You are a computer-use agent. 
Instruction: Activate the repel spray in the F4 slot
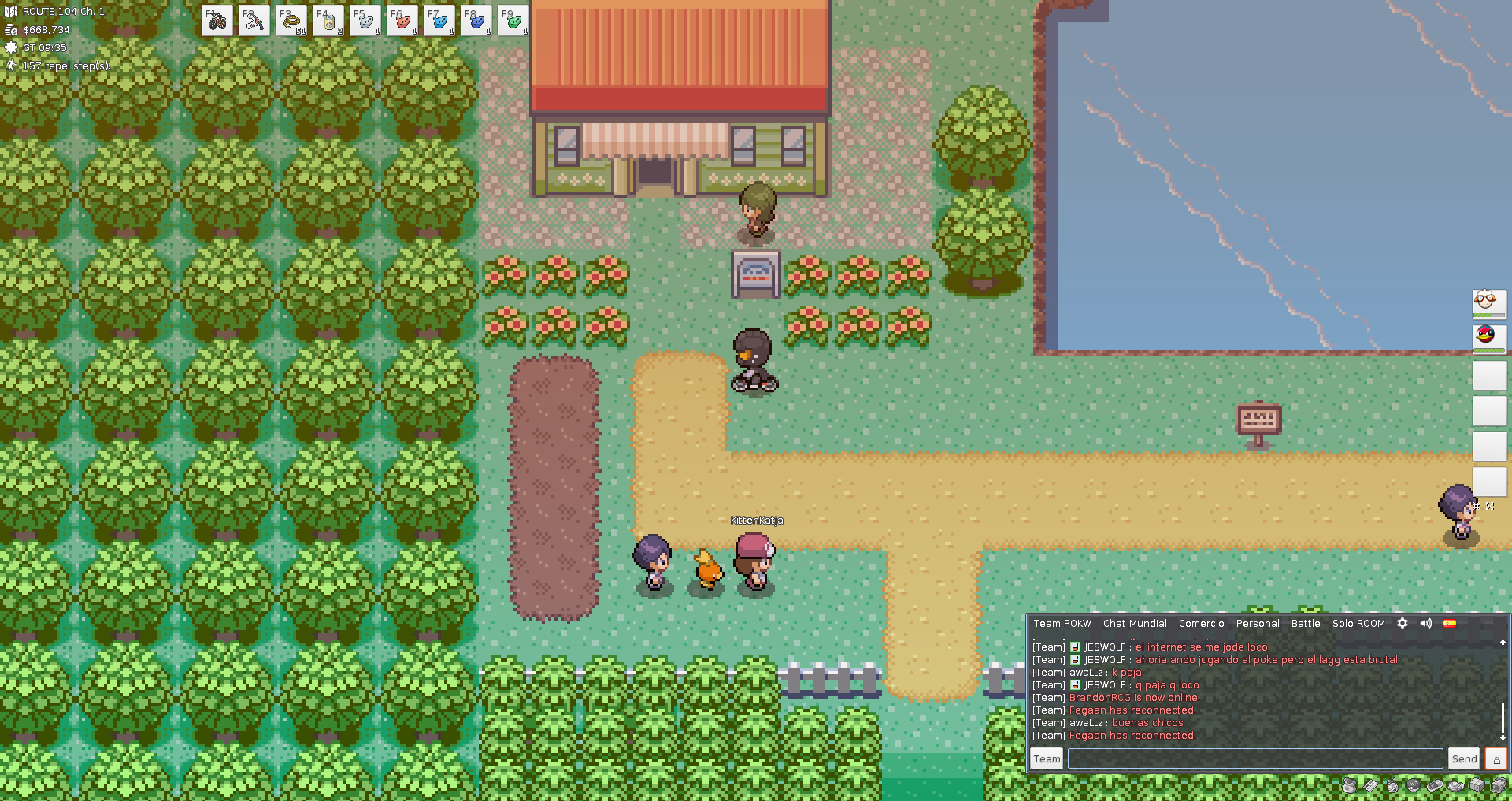pyautogui.click(x=328, y=20)
